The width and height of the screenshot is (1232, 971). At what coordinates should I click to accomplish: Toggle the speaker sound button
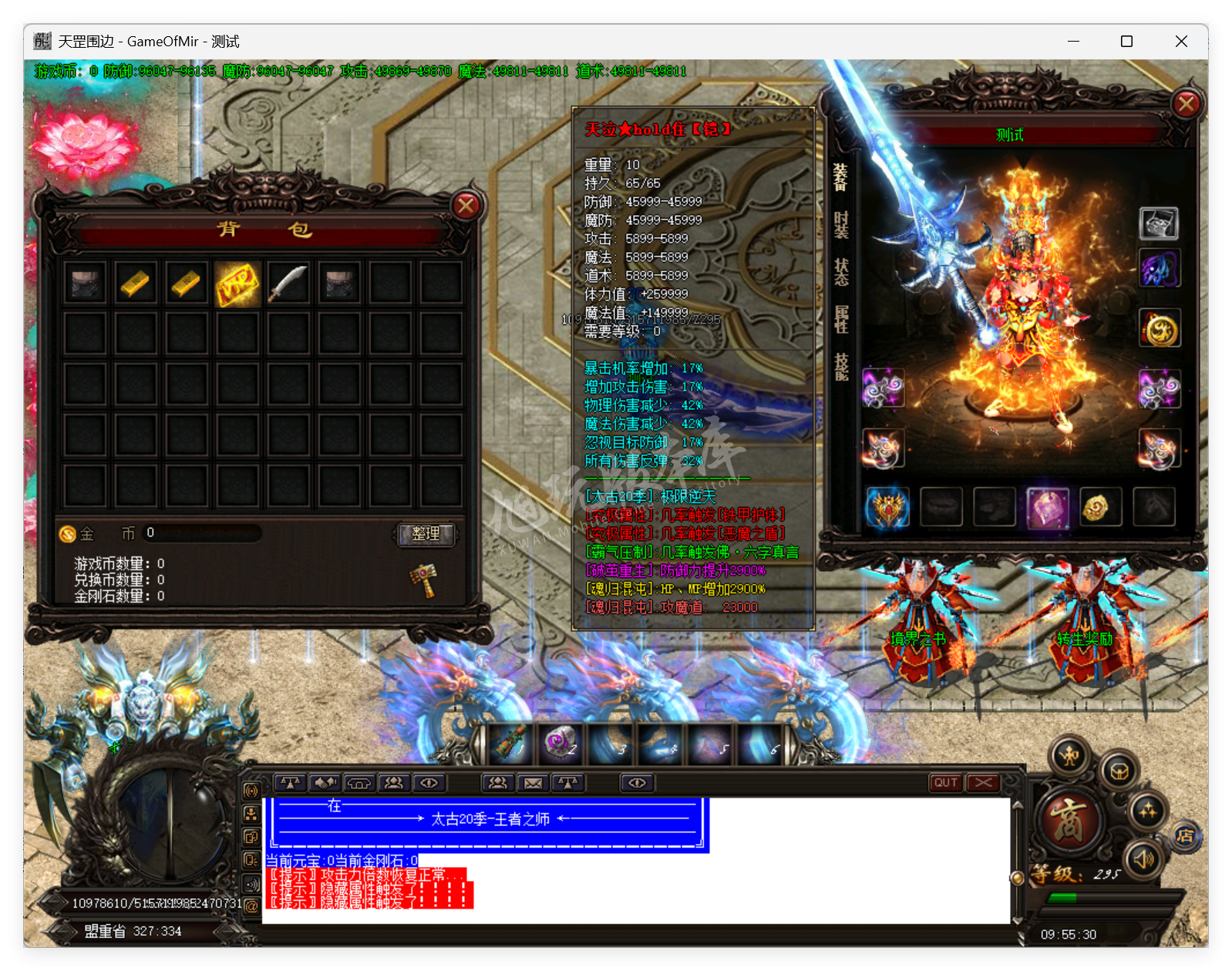coord(1143,858)
